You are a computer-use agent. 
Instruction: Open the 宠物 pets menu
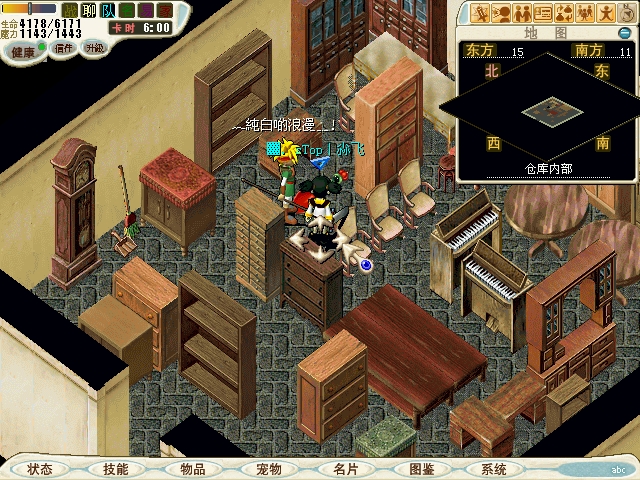click(269, 468)
